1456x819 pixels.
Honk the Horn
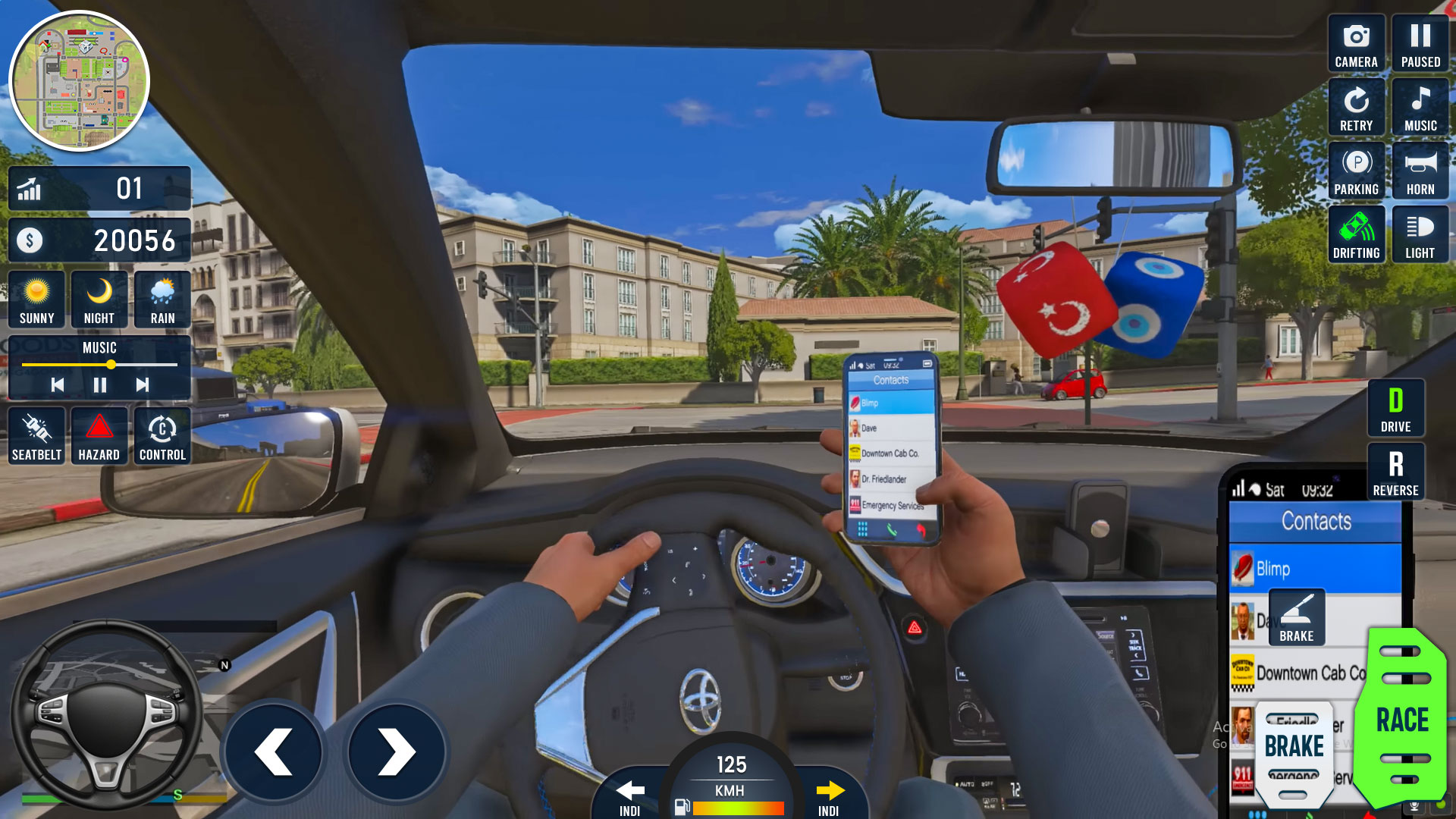(1420, 171)
